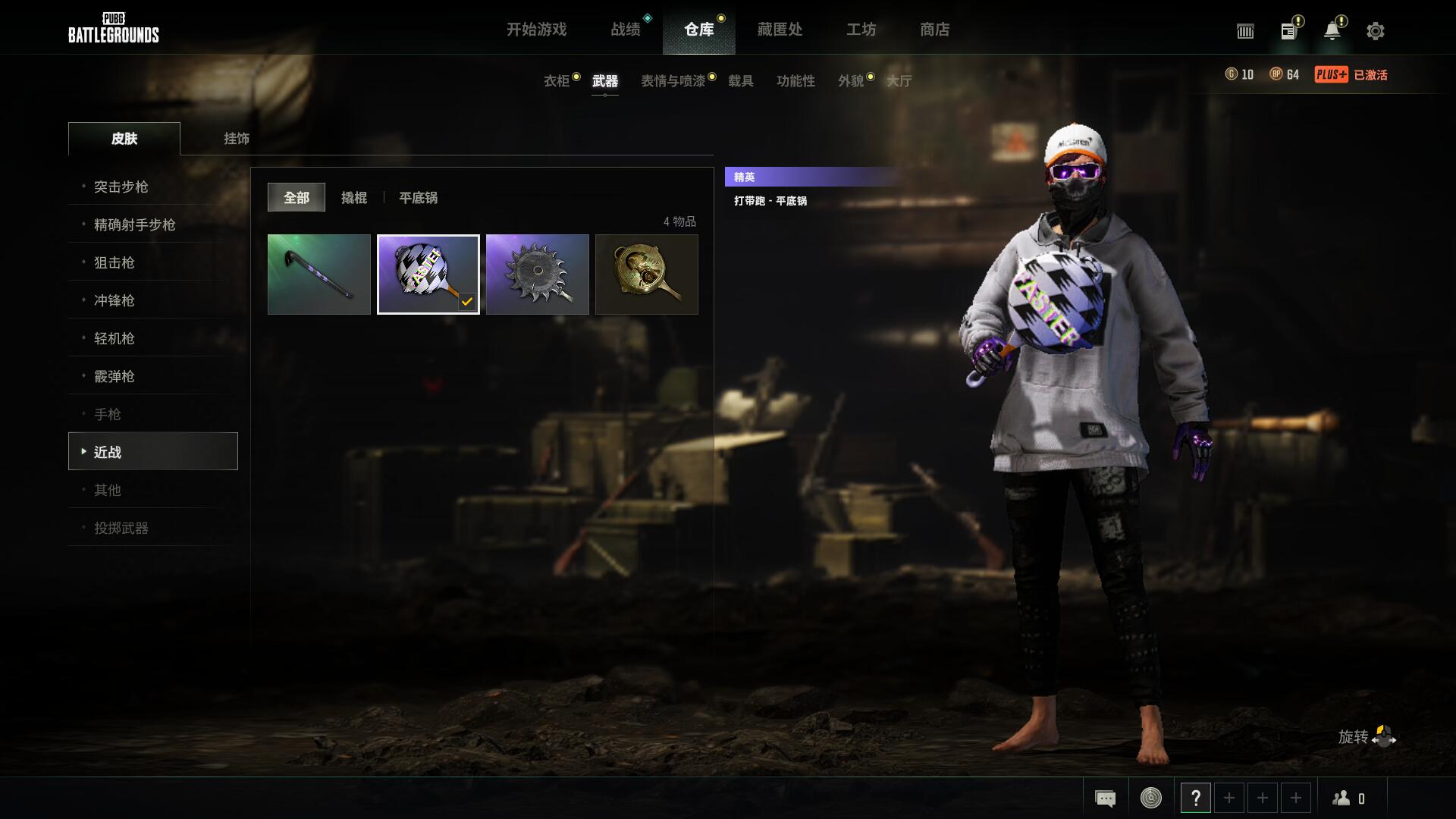
Task: Click the PLUS+ activated badge
Action: coord(1332,75)
